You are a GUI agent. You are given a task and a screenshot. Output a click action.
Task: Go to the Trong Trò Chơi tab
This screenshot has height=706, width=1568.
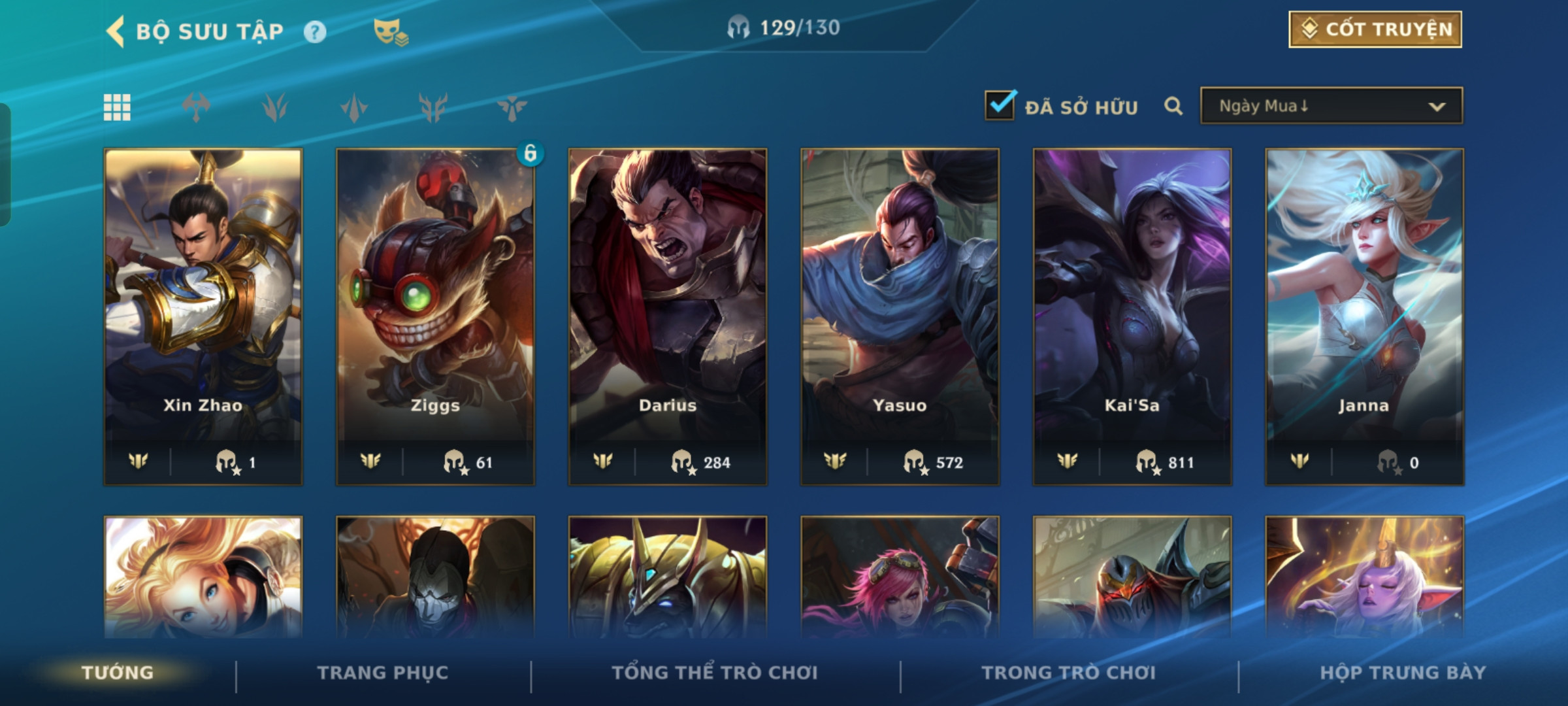pos(1069,673)
